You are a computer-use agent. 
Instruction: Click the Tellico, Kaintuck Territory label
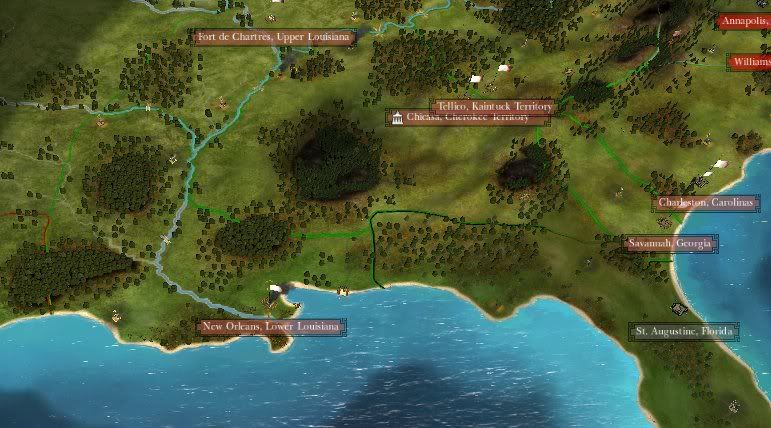493,106
